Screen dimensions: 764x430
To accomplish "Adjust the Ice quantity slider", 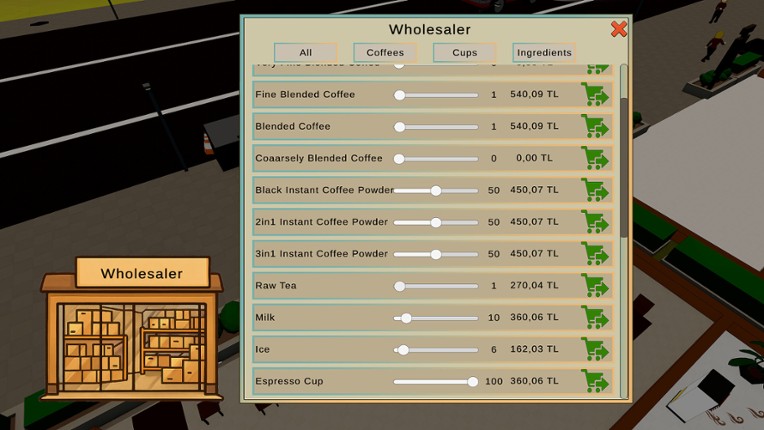I will [403, 350].
